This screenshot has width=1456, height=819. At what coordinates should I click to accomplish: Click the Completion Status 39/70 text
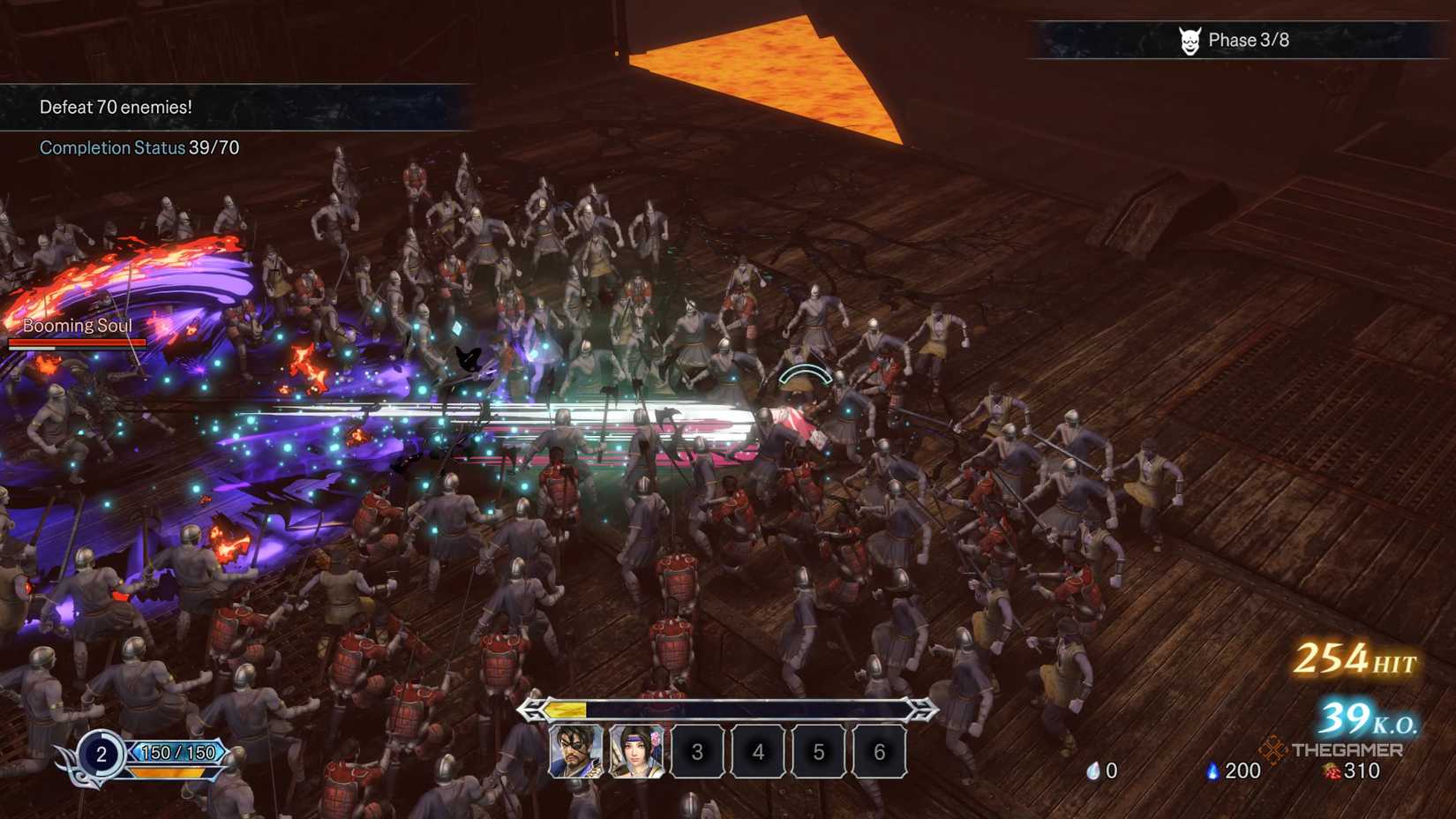(x=139, y=147)
